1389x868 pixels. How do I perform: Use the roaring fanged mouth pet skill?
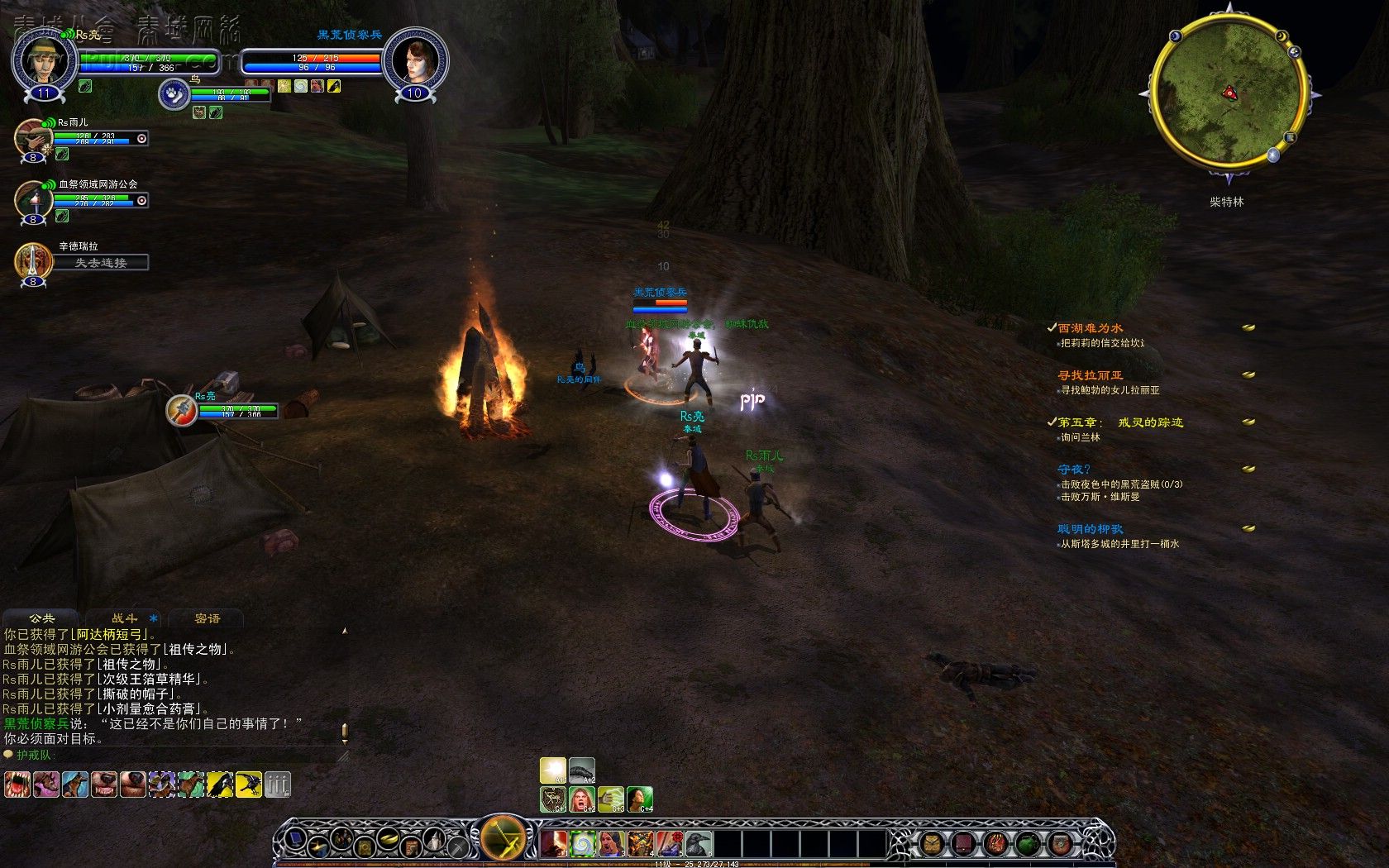17,785
